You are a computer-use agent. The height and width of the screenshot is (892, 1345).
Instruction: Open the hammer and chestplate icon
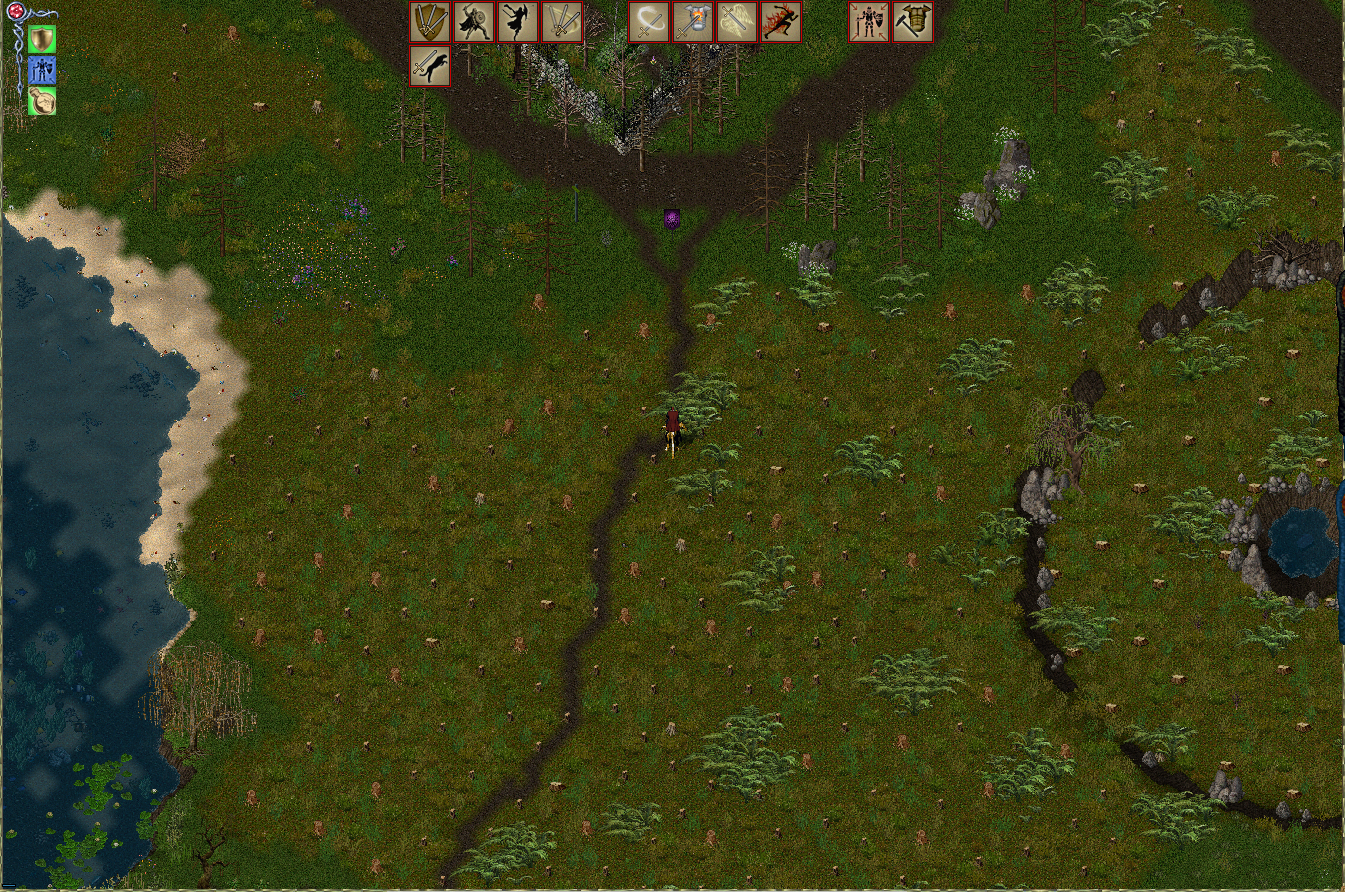pyautogui.click(x=912, y=22)
